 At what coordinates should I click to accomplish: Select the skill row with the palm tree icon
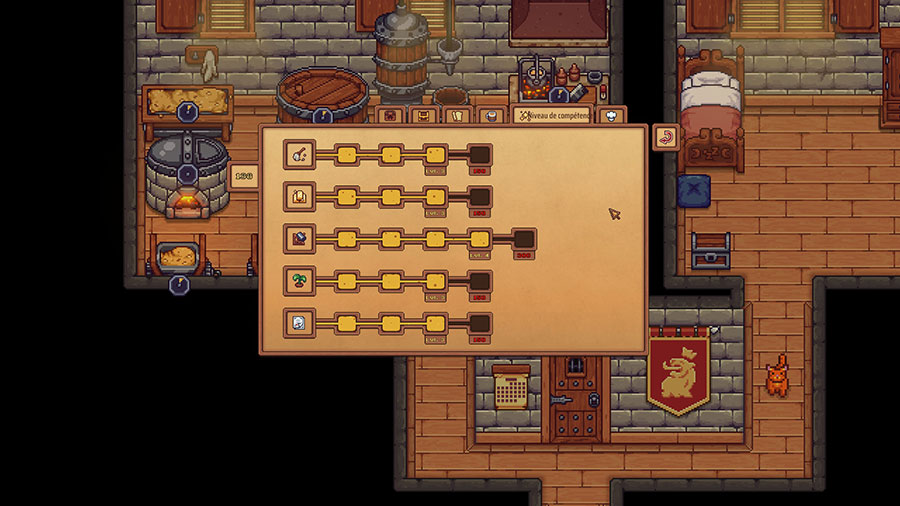pyautogui.click(x=299, y=281)
